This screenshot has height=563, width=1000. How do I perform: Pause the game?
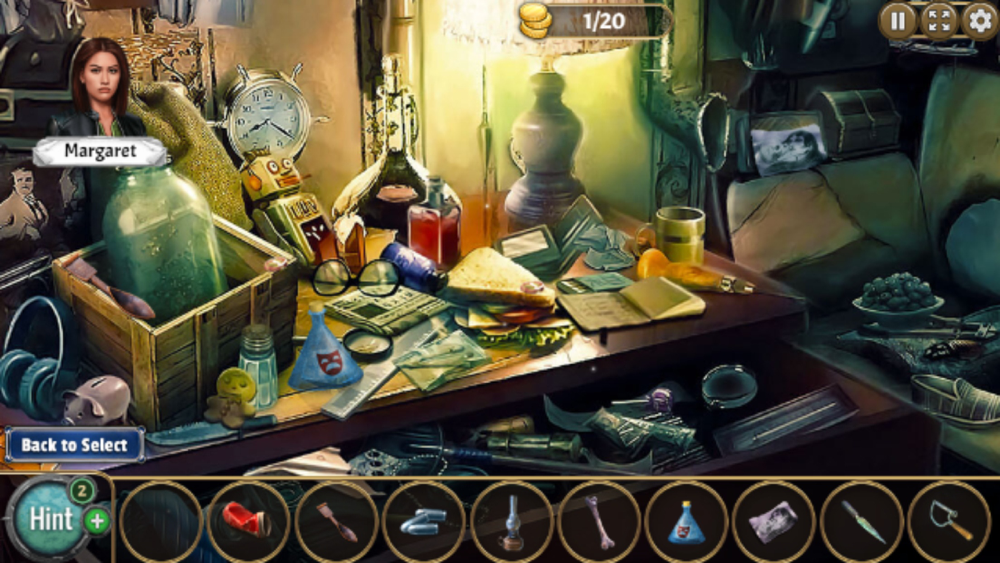897,20
